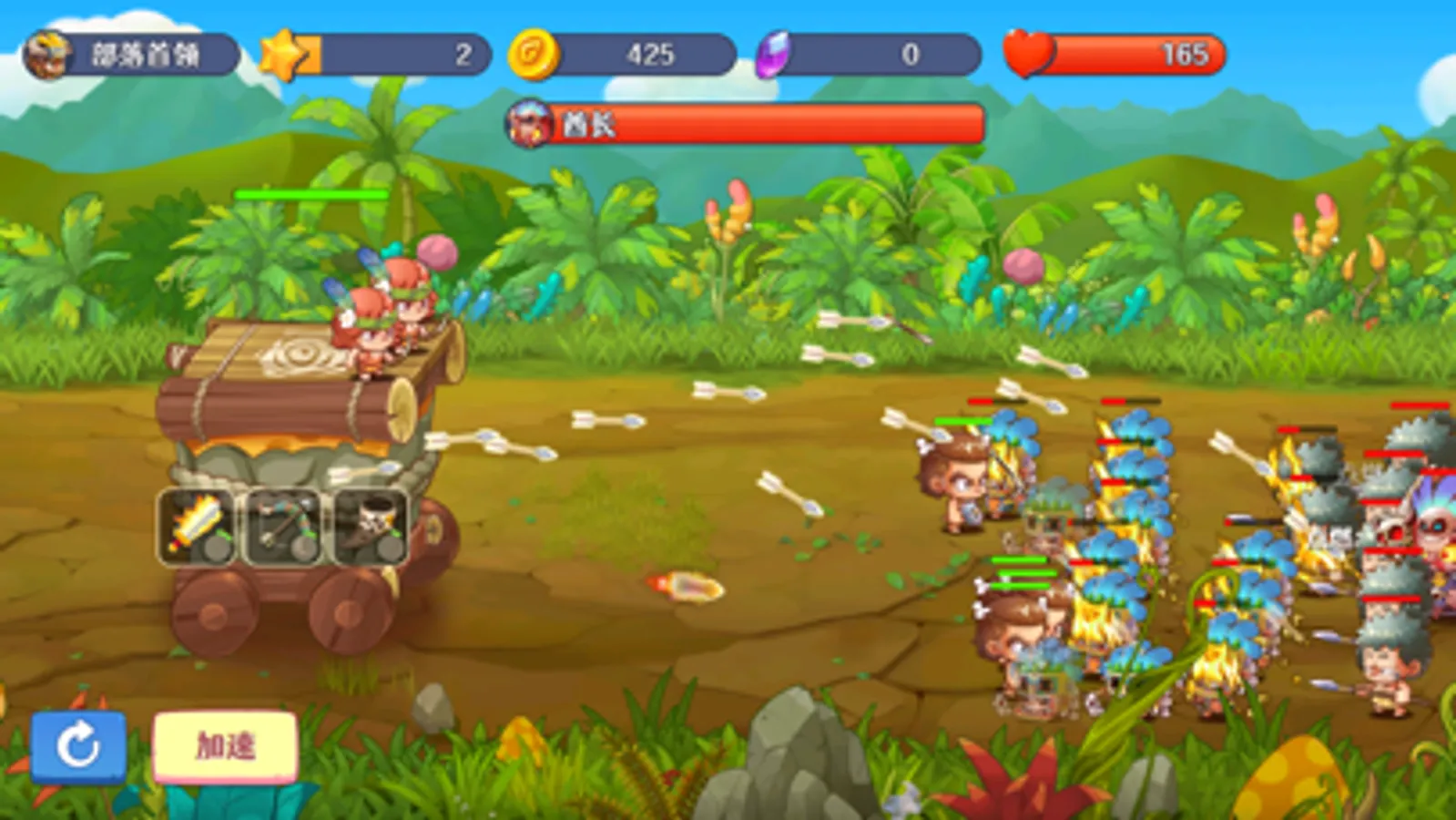Image resolution: width=1456 pixels, height=820 pixels.
Task: Select the flaming sword skill icon
Action: pyautogui.click(x=196, y=524)
